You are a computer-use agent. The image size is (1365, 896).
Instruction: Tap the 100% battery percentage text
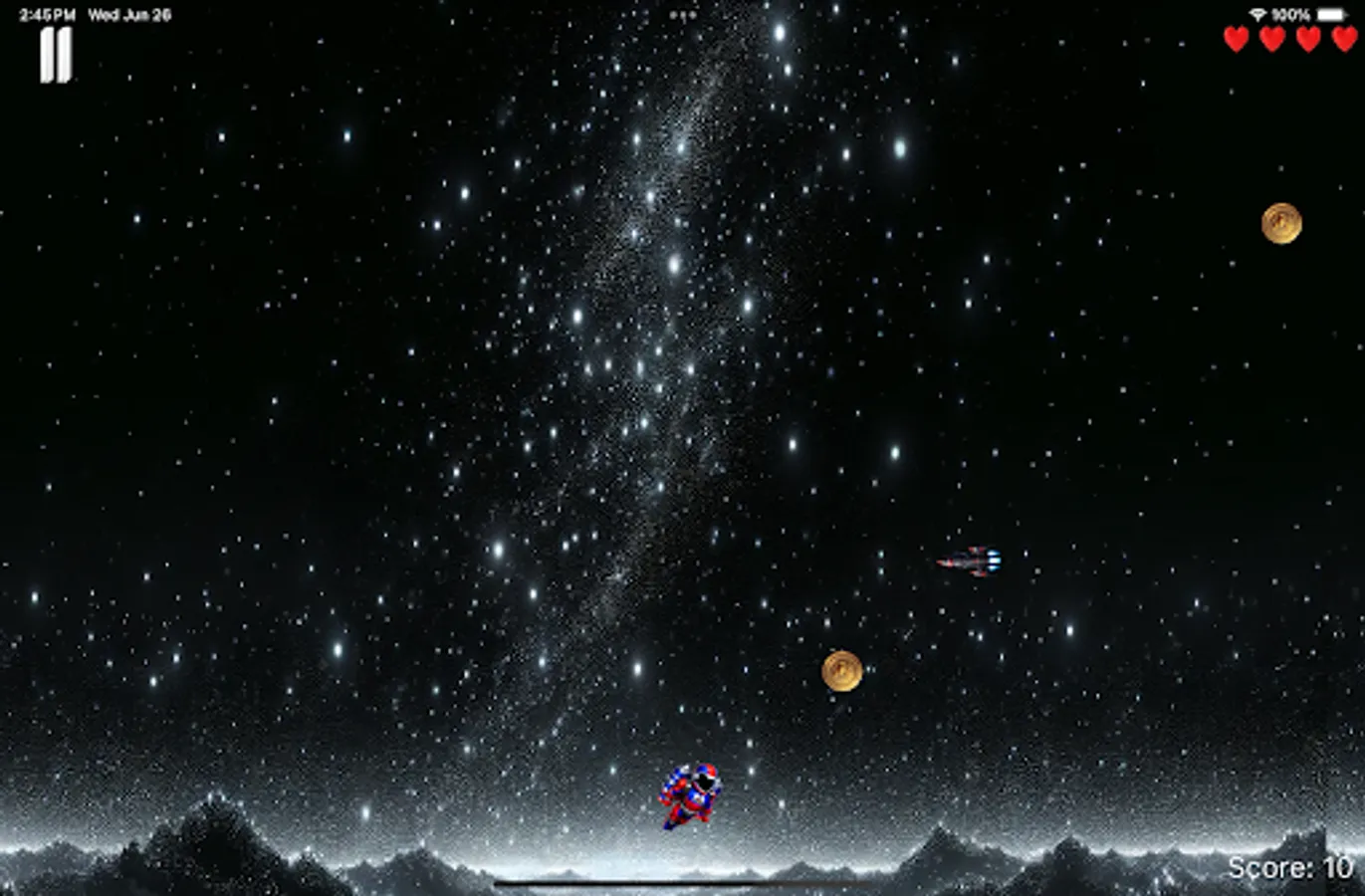coord(1291,13)
